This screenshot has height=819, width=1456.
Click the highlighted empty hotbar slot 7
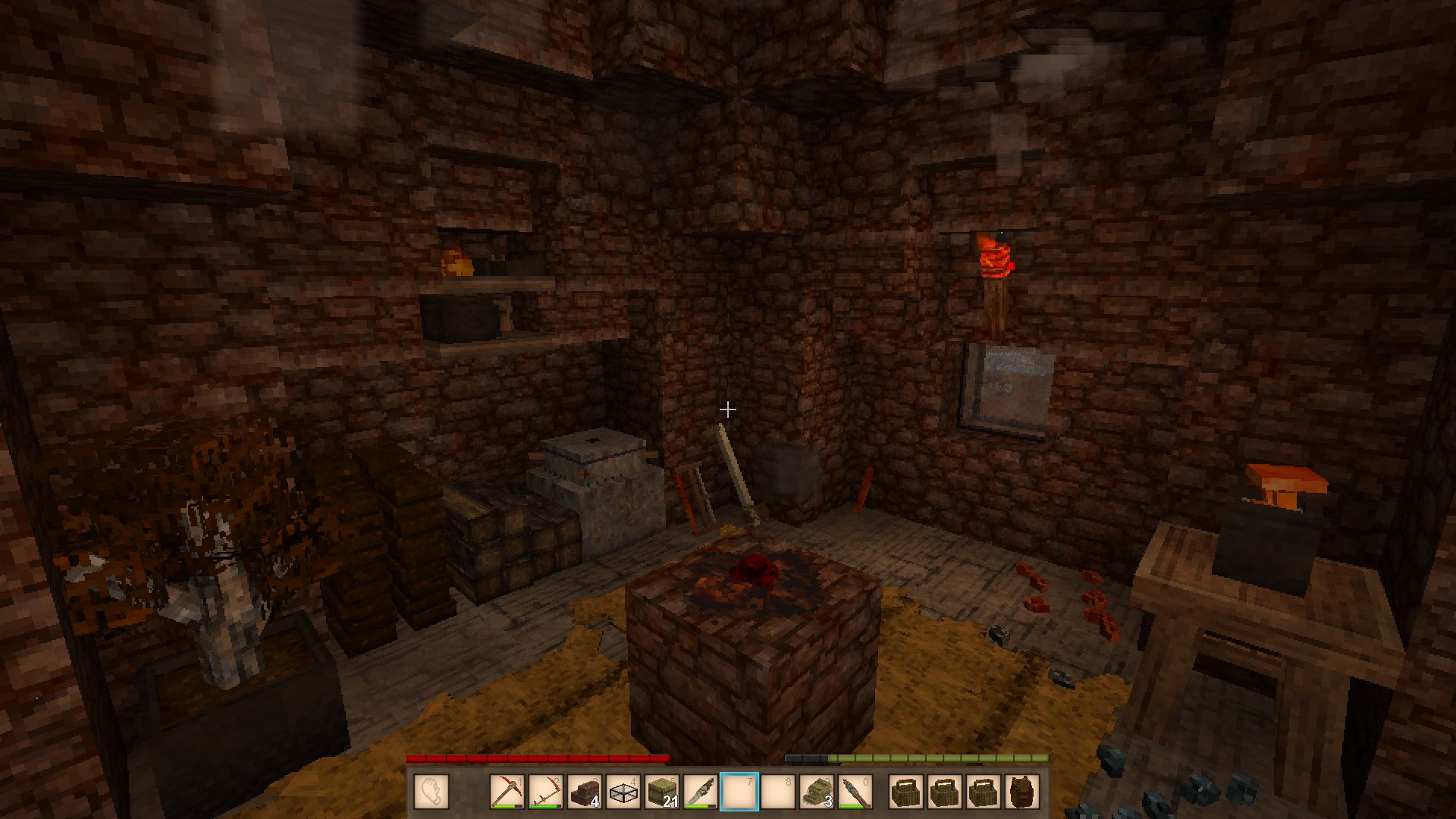[x=739, y=792]
